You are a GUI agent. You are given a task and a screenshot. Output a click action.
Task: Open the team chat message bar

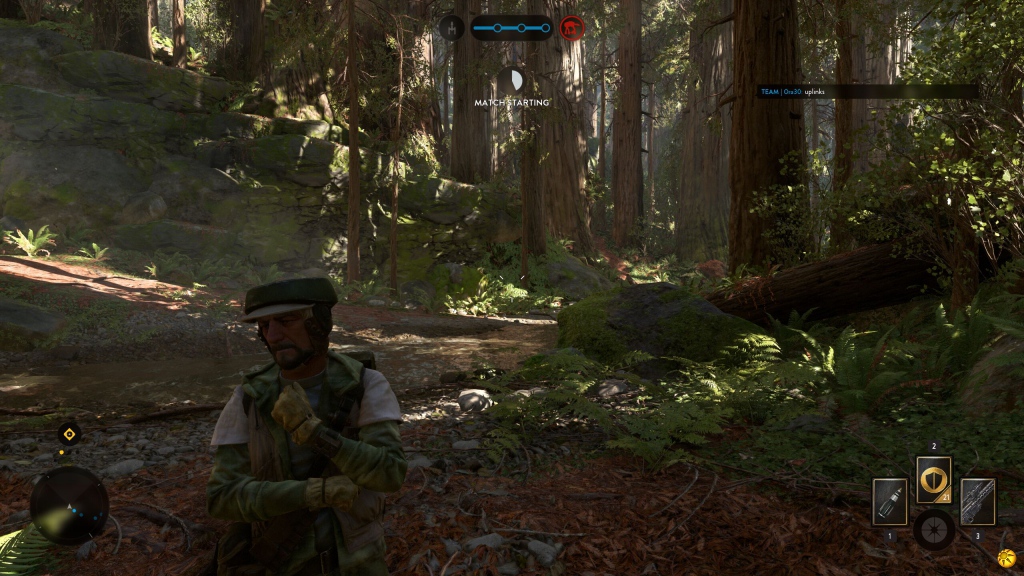[867, 91]
